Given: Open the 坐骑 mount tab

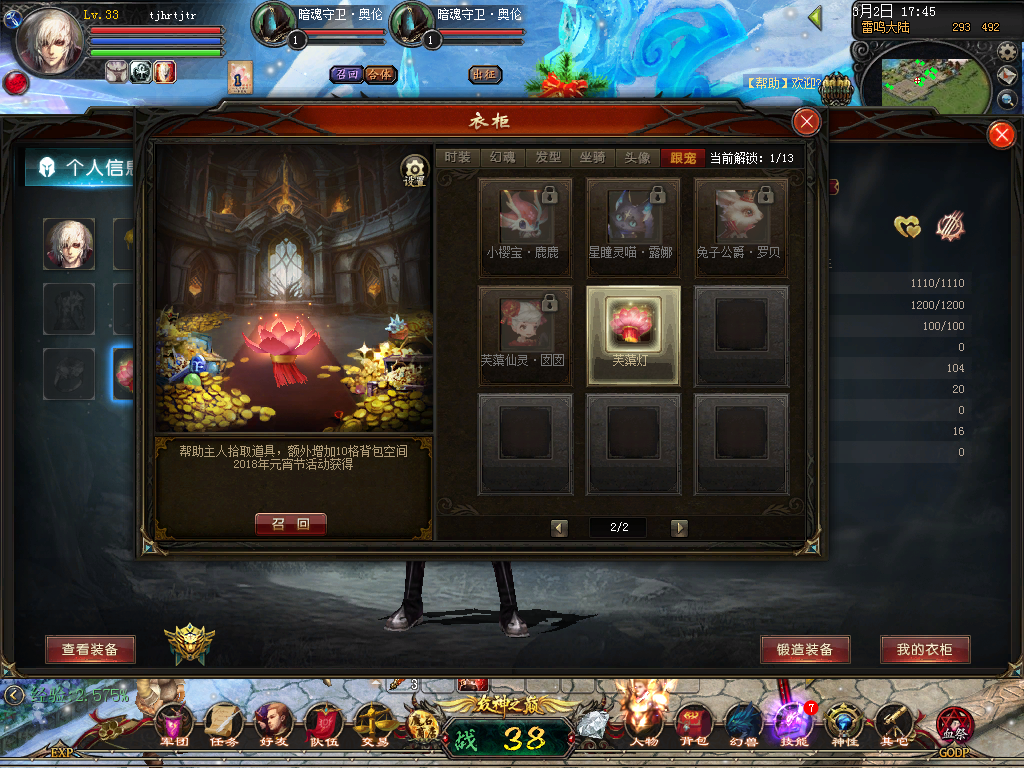Looking at the screenshot, I should [592, 158].
